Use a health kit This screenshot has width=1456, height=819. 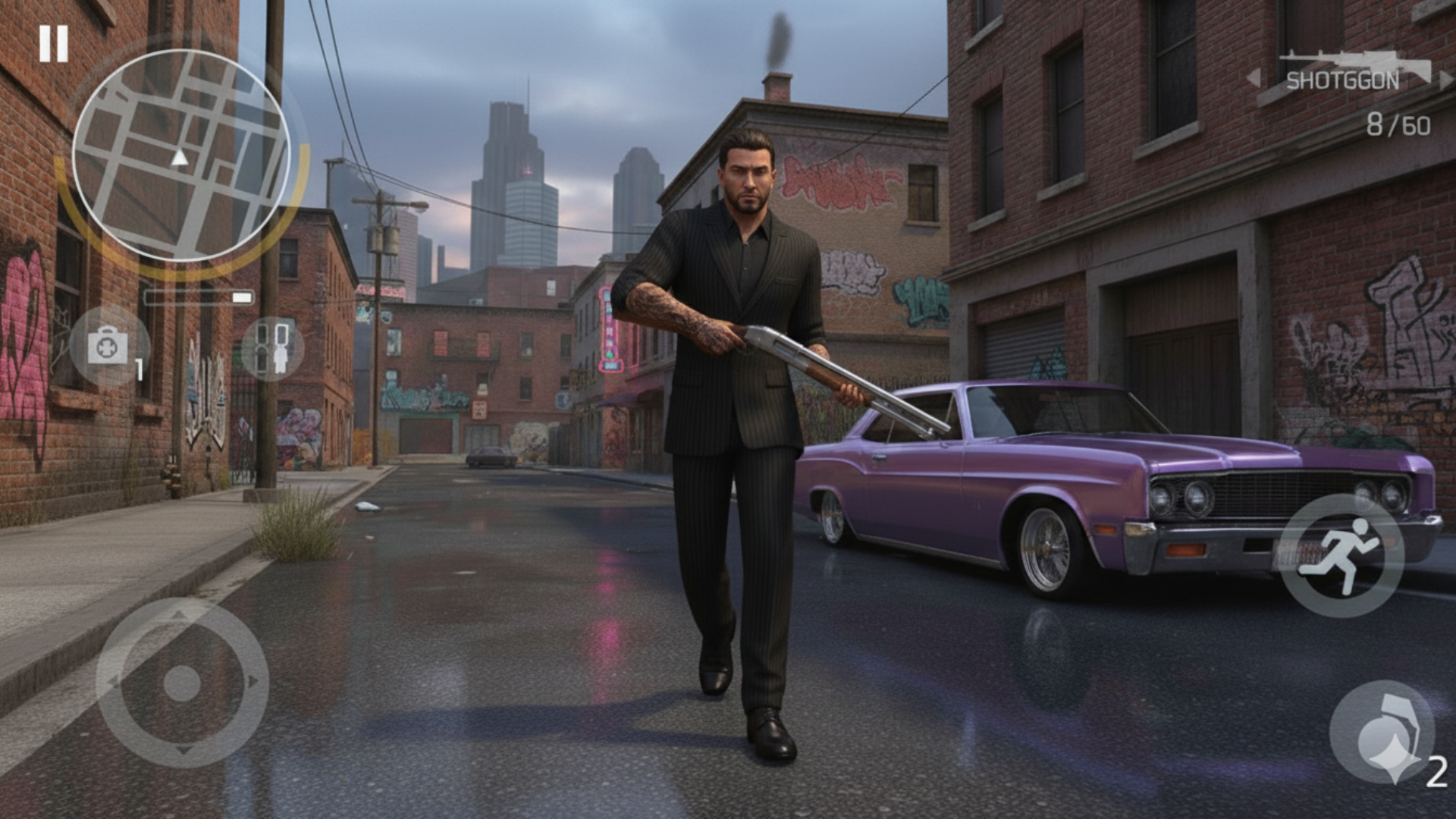pos(108,347)
